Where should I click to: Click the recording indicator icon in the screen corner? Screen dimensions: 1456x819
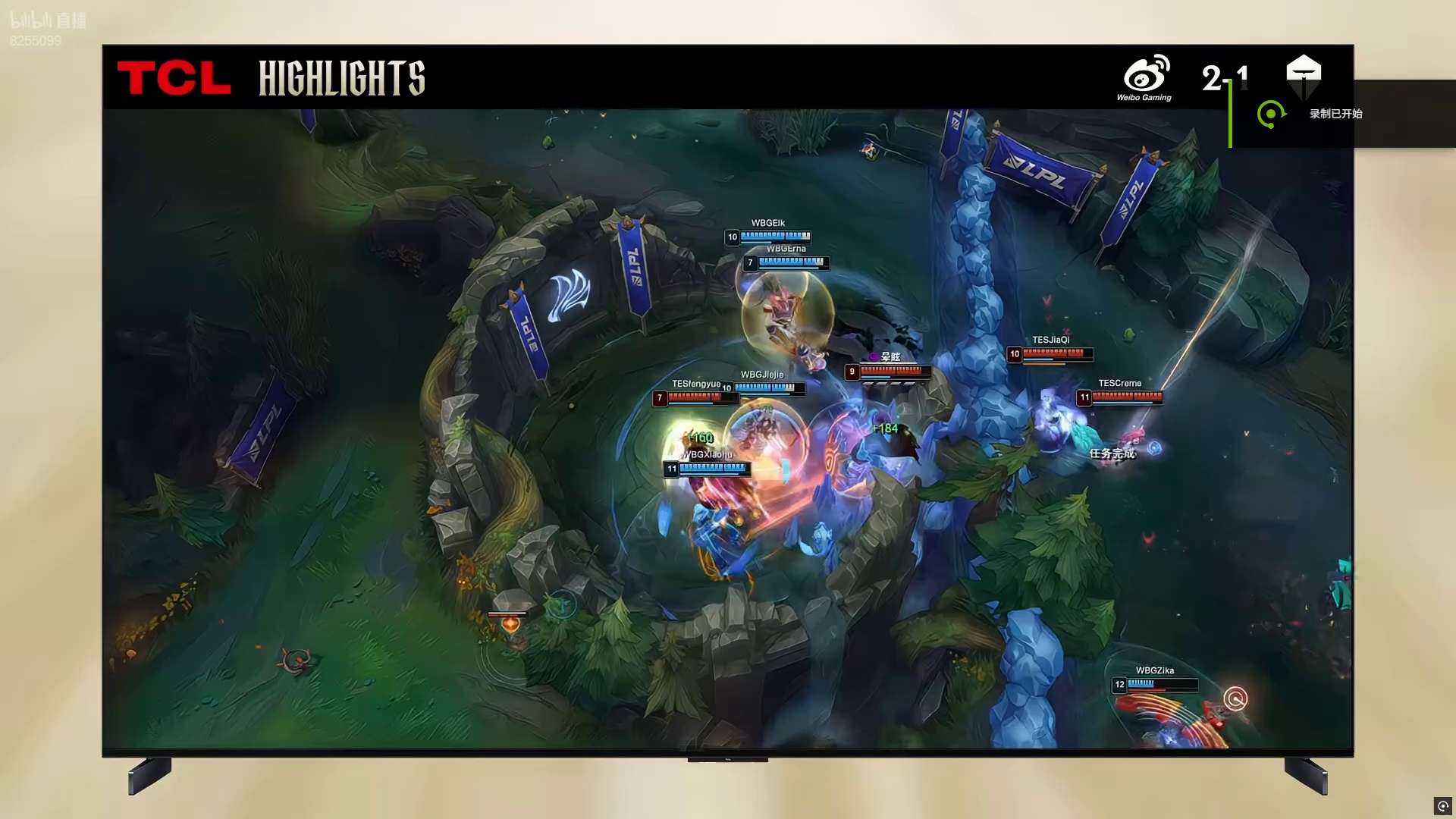pyautogui.click(x=1442, y=805)
